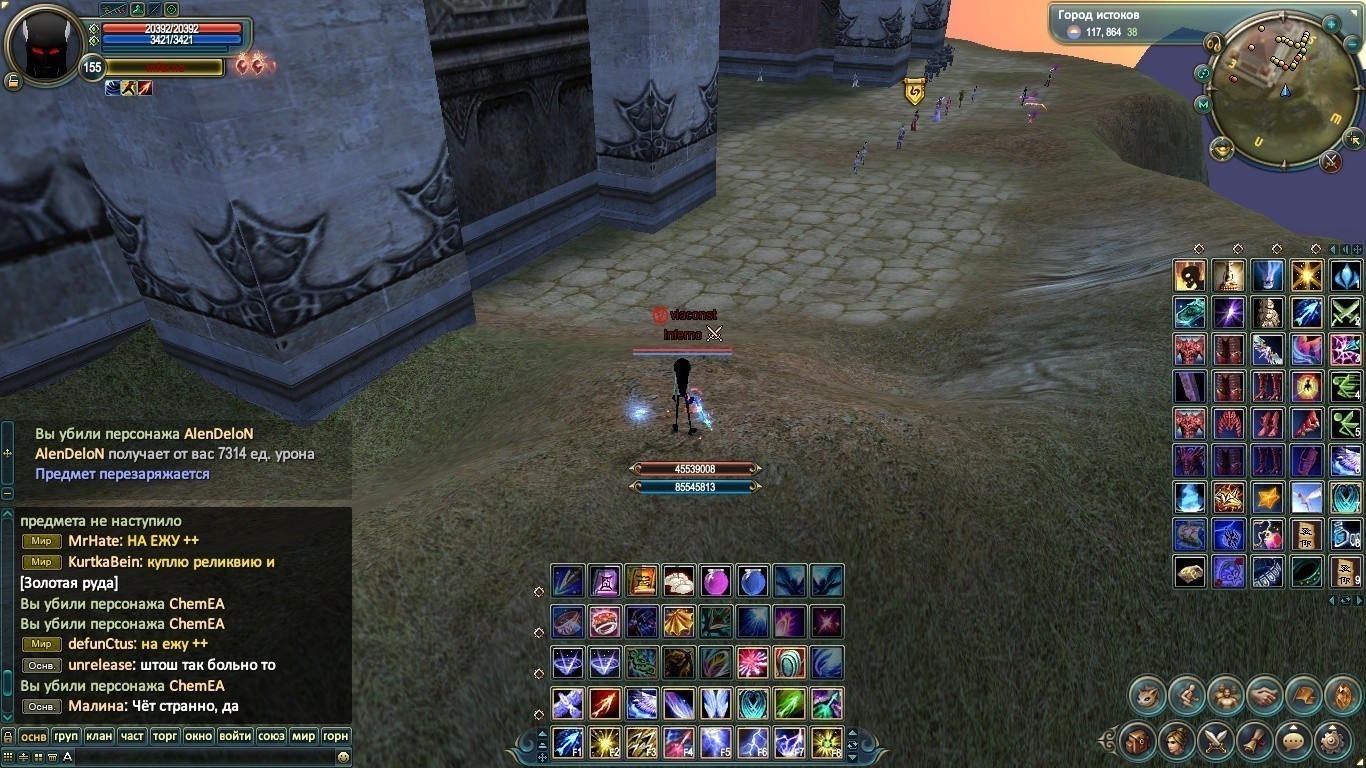Click the chat message input field
Viewport: 1366px width, 768px height.
point(200,757)
